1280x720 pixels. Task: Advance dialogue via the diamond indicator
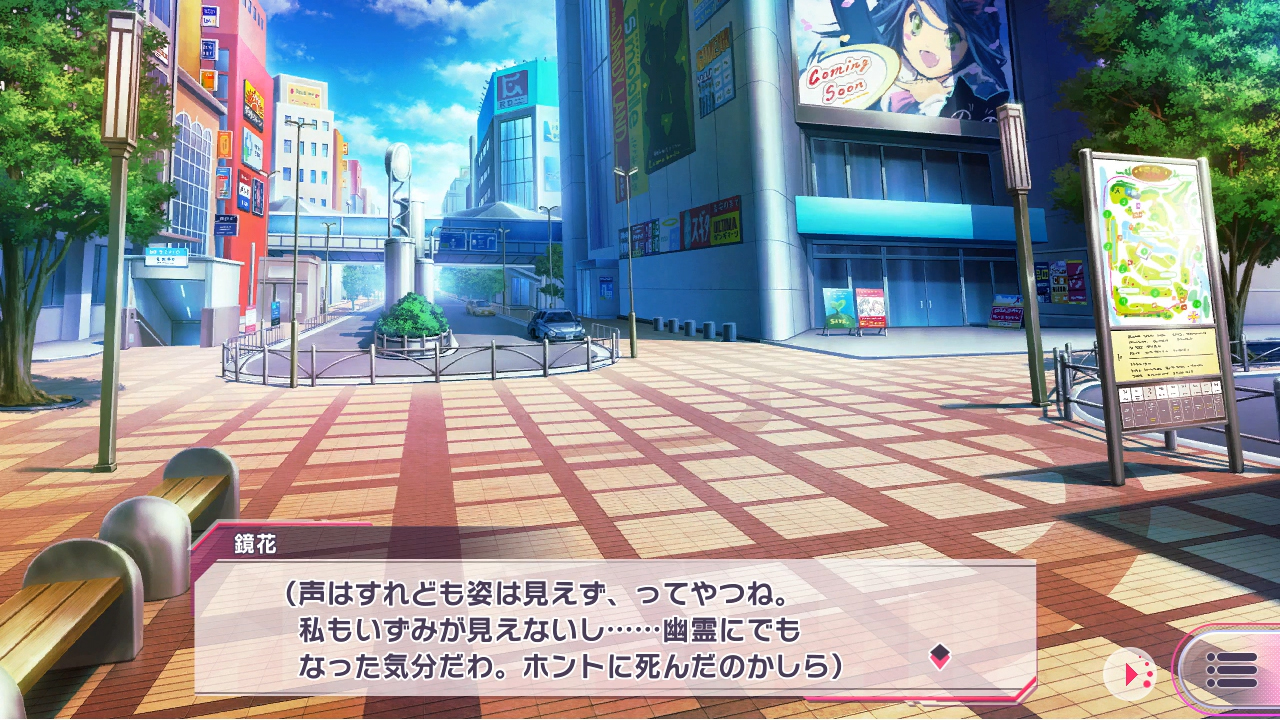point(939,656)
